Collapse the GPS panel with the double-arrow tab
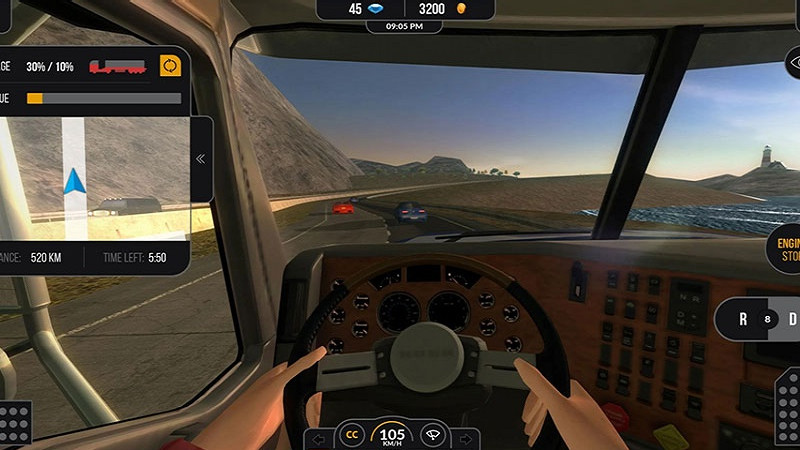The height and width of the screenshot is (450, 800). point(200,158)
